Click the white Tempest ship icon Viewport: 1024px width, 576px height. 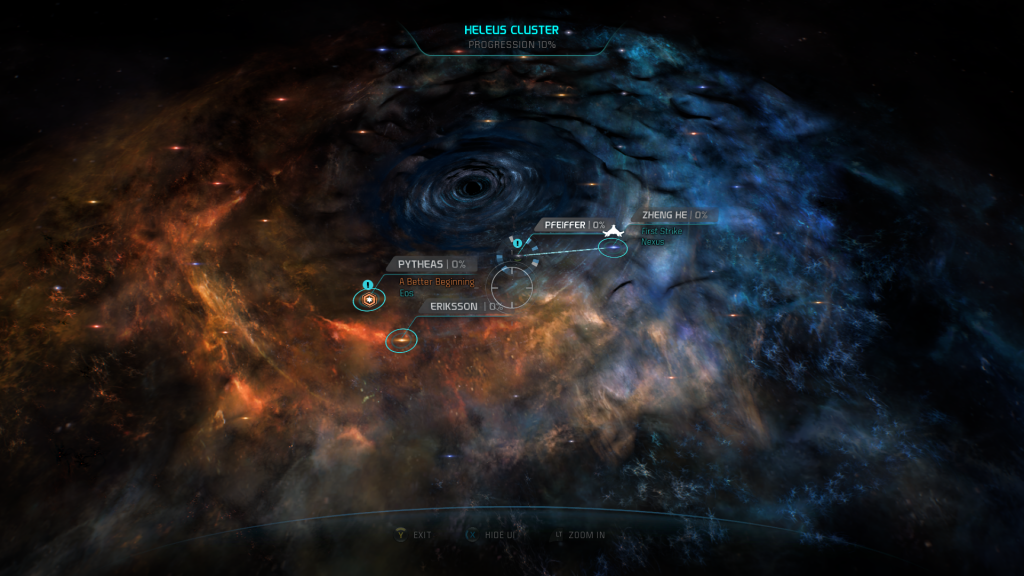tap(613, 231)
